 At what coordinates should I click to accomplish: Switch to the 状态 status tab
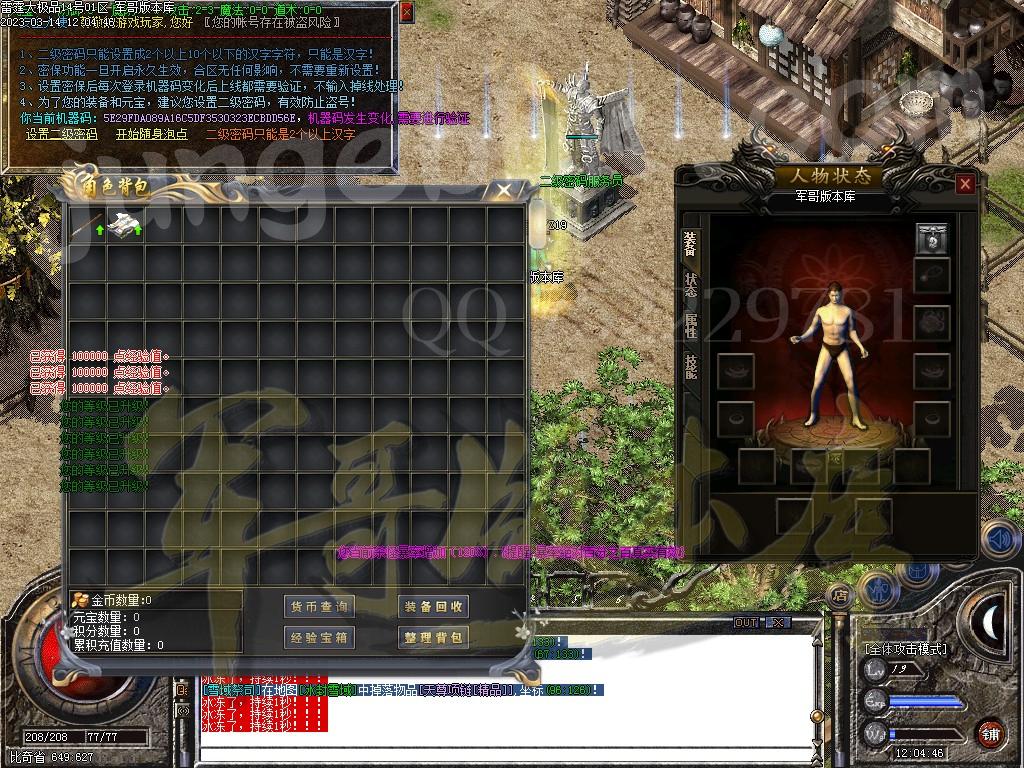point(690,287)
